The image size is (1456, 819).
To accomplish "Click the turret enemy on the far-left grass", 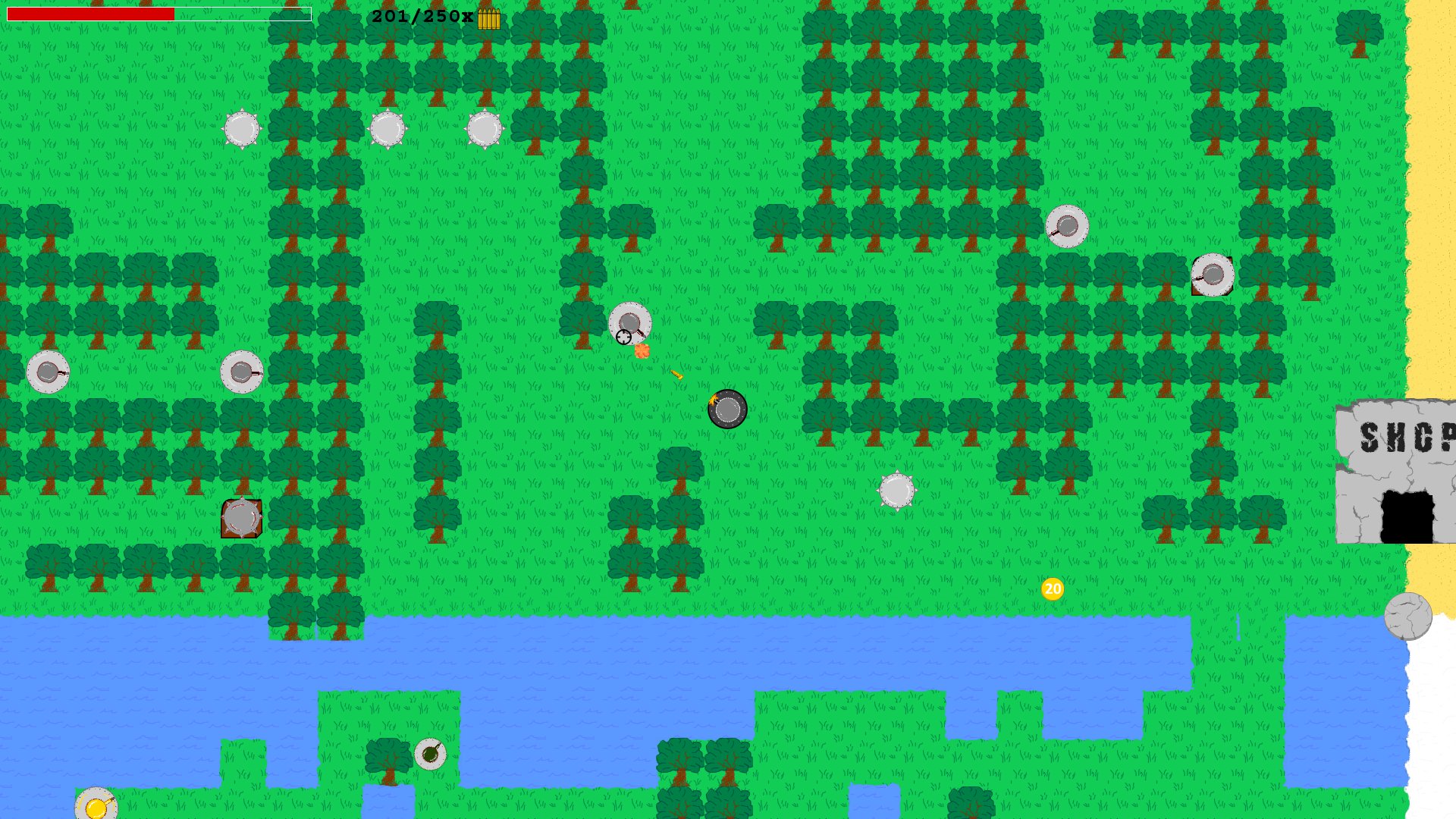I will tap(48, 372).
